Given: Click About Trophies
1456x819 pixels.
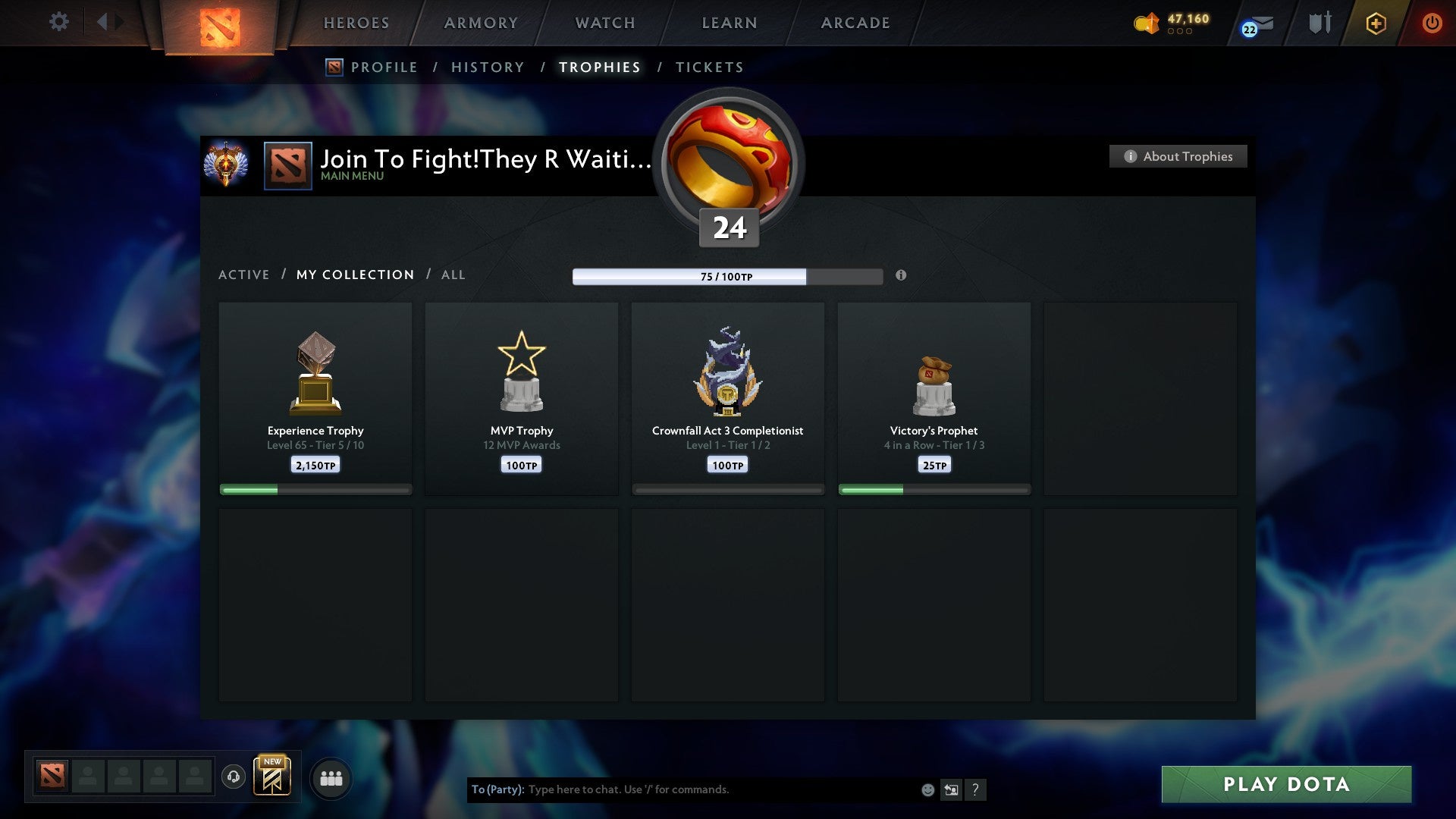Looking at the screenshot, I should [x=1178, y=156].
